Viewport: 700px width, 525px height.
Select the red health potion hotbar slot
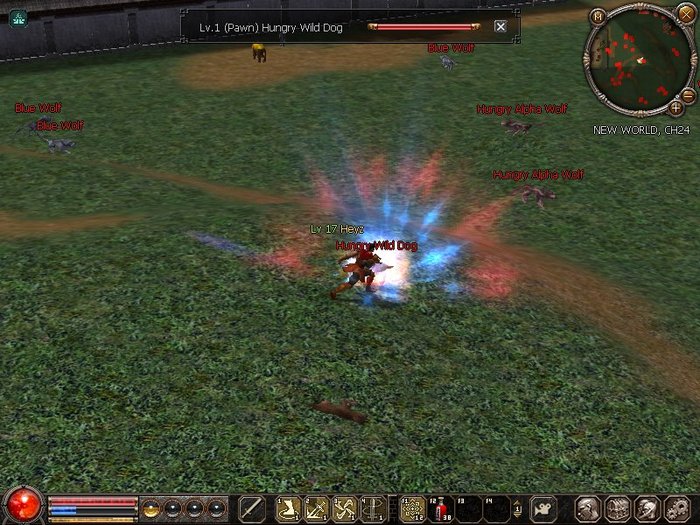(440, 508)
